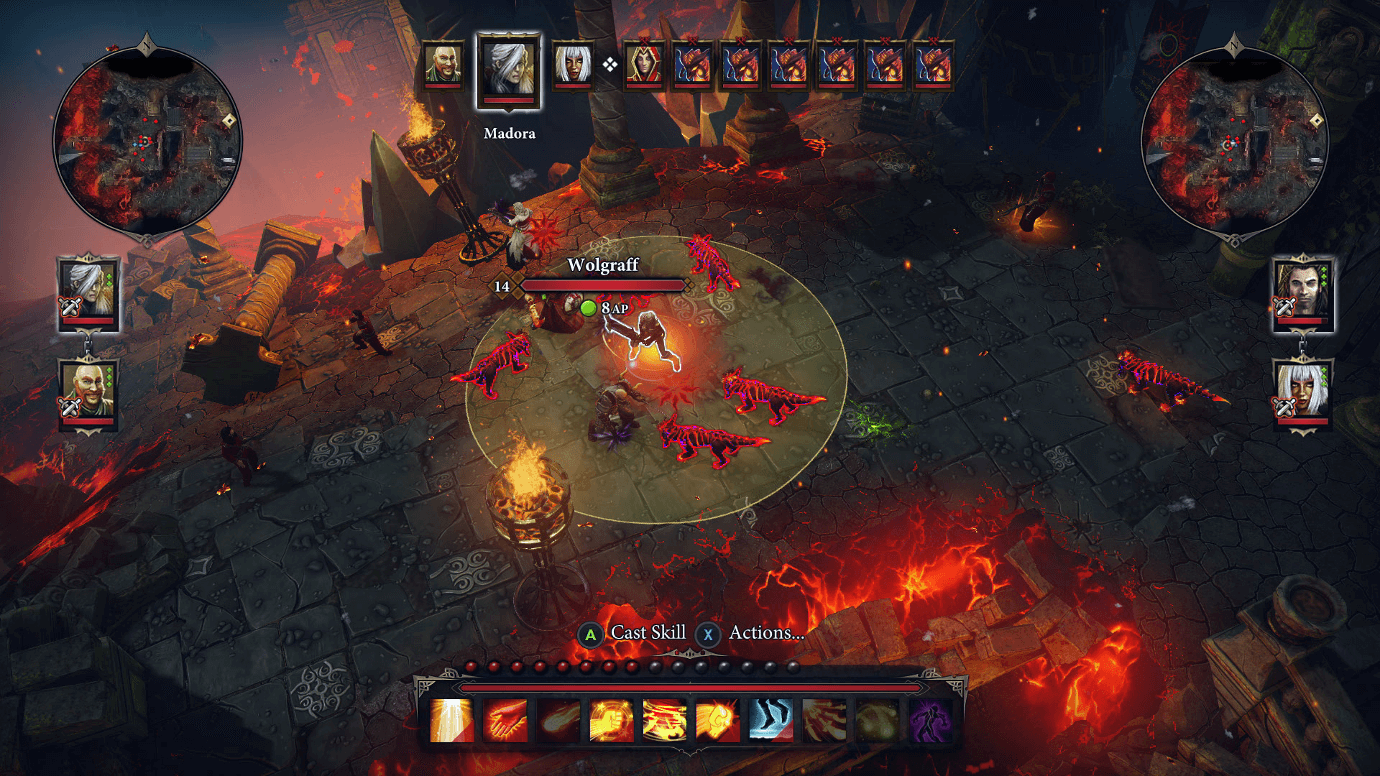This screenshot has width=1380, height=776.
Task: Open the Actions menu prompt
Action: [757, 633]
